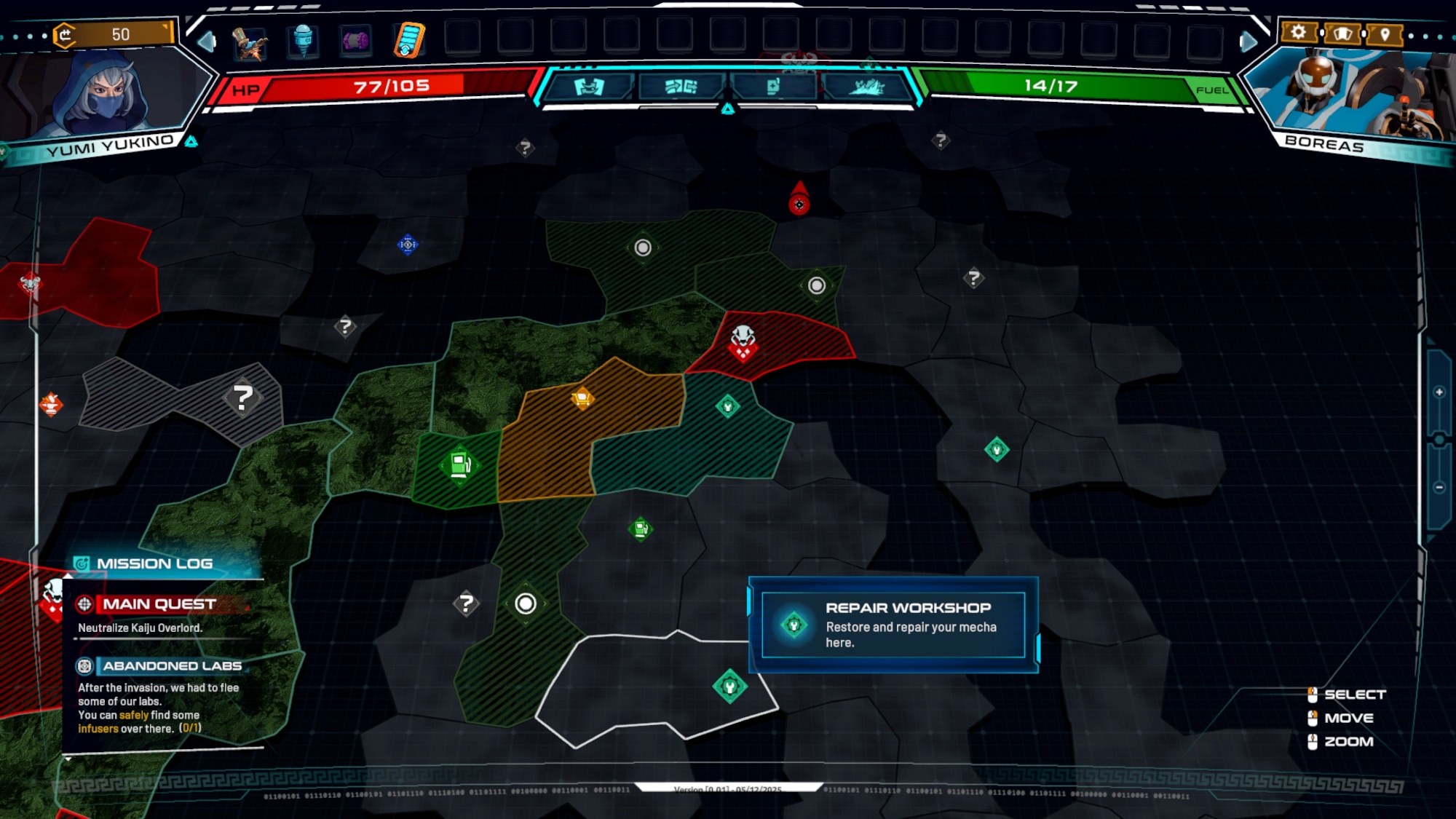Image resolution: width=1456 pixels, height=819 pixels.
Task: Click the map pin location button
Action: [x=1385, y=34]
